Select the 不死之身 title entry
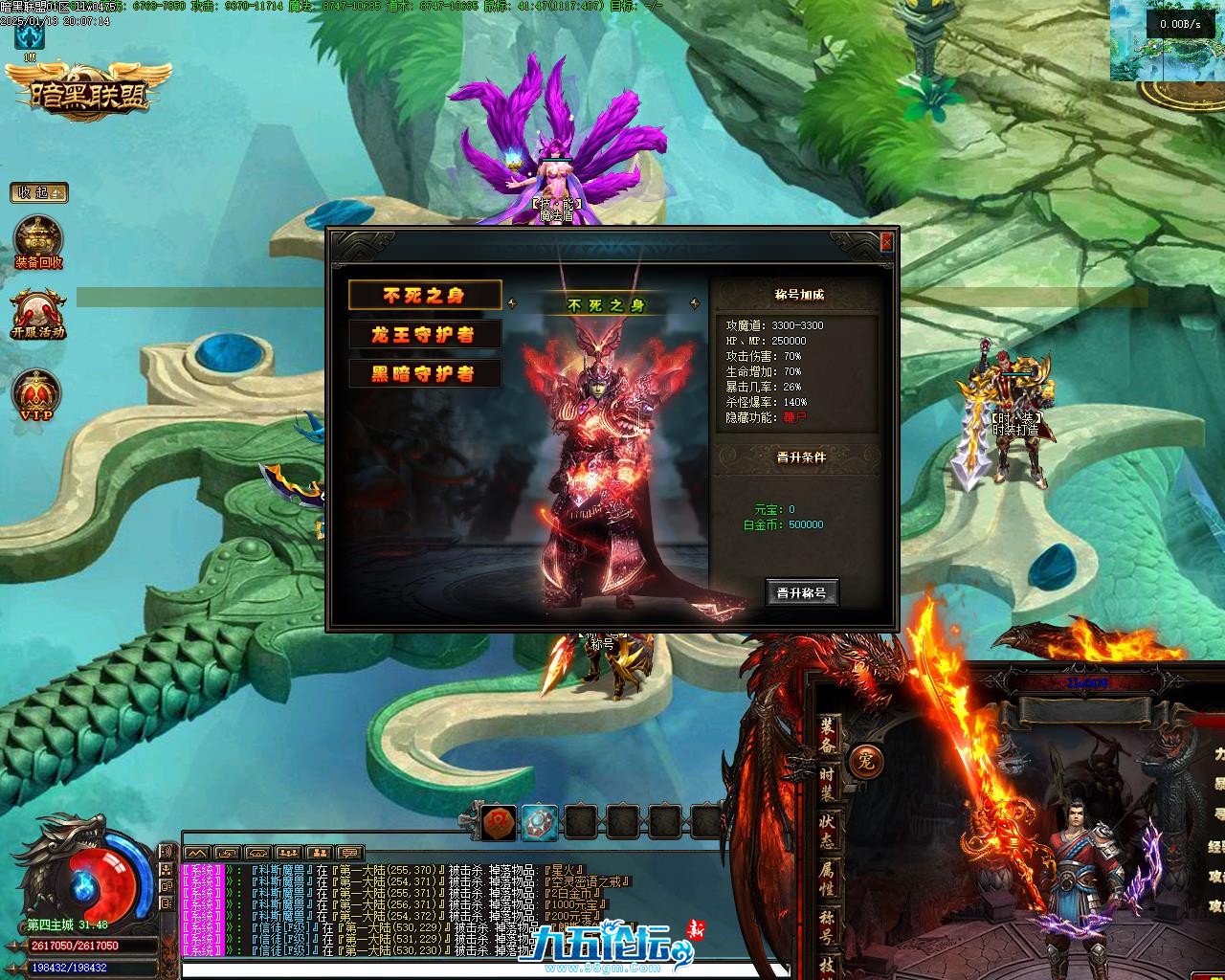Image resolution: width=1225 pixels, height=980 pixels. (424, 296)
